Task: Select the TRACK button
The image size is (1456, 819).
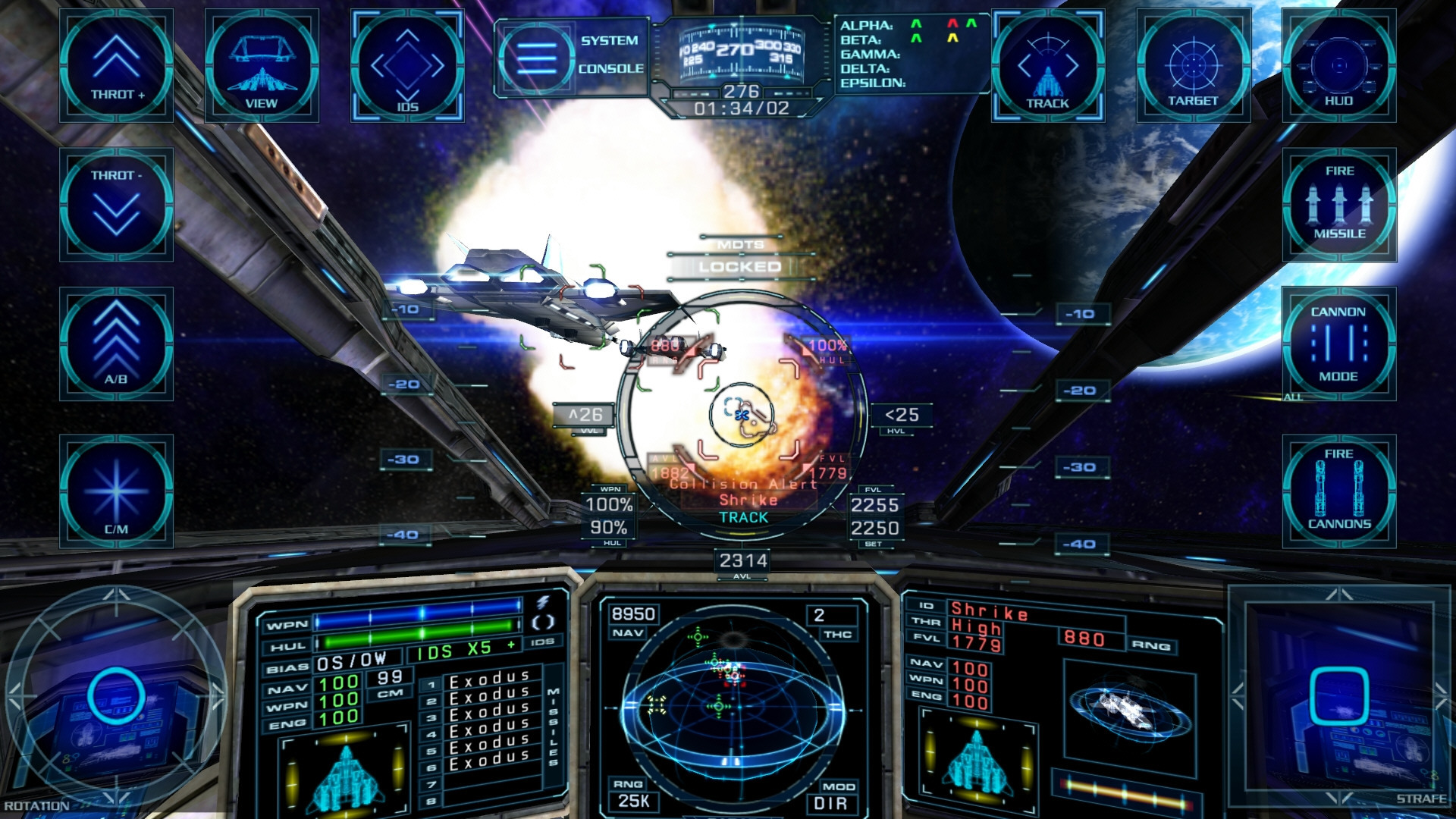Action: coord(1047,65)
